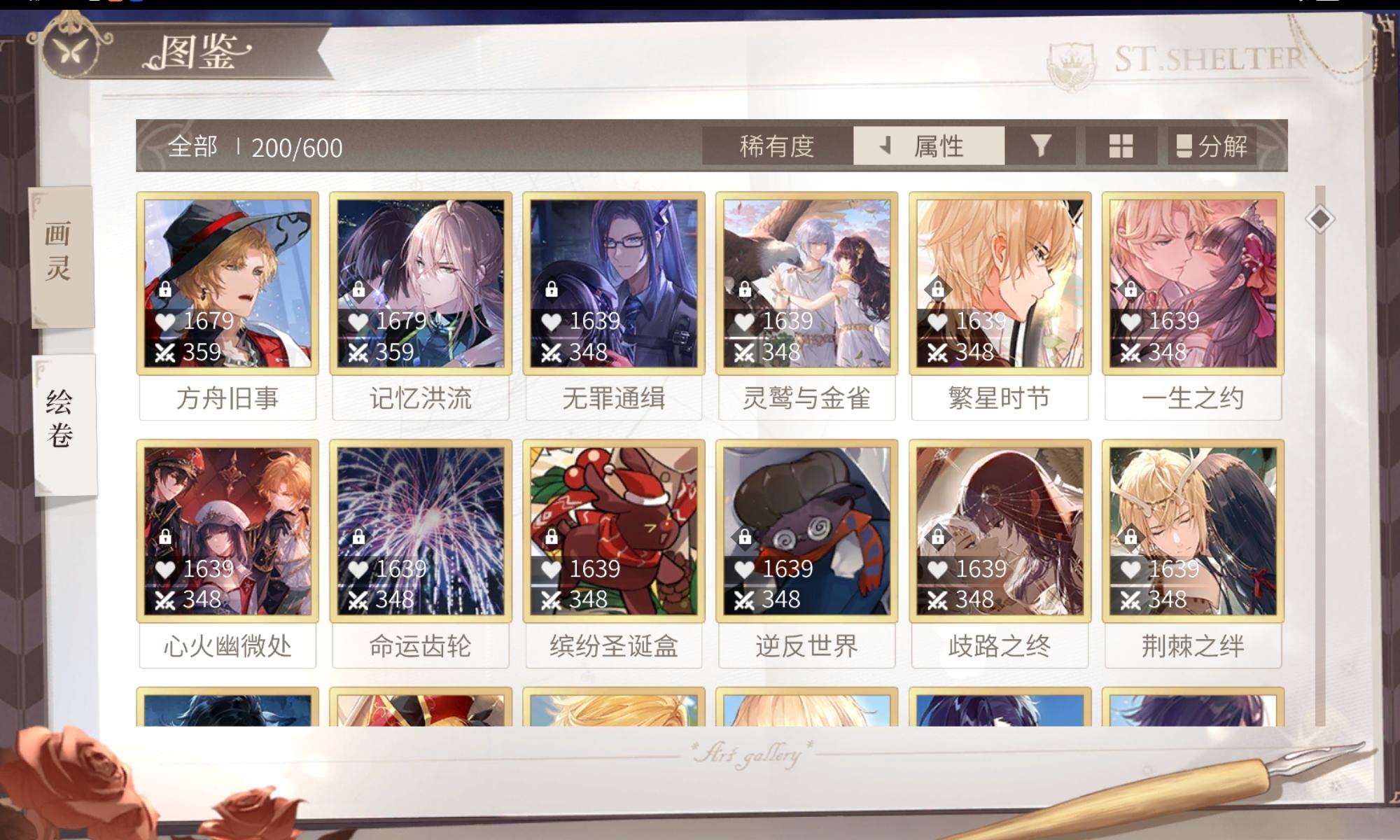Toggle sorting by 稀有度 rarity
This screenshot has height=840, width=1400.
coord(776,146)
